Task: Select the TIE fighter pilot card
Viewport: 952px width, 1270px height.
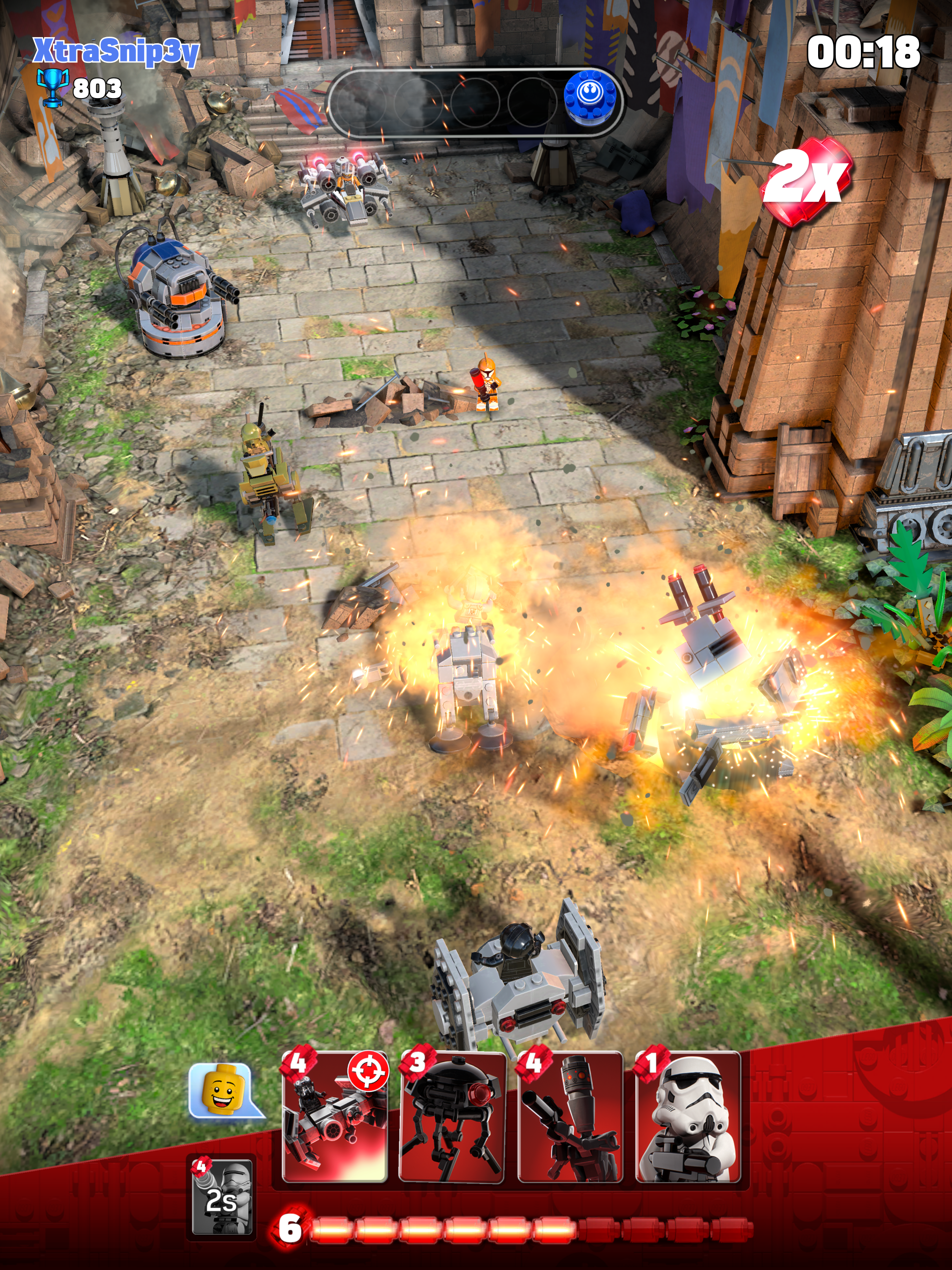Action: 335,1116
